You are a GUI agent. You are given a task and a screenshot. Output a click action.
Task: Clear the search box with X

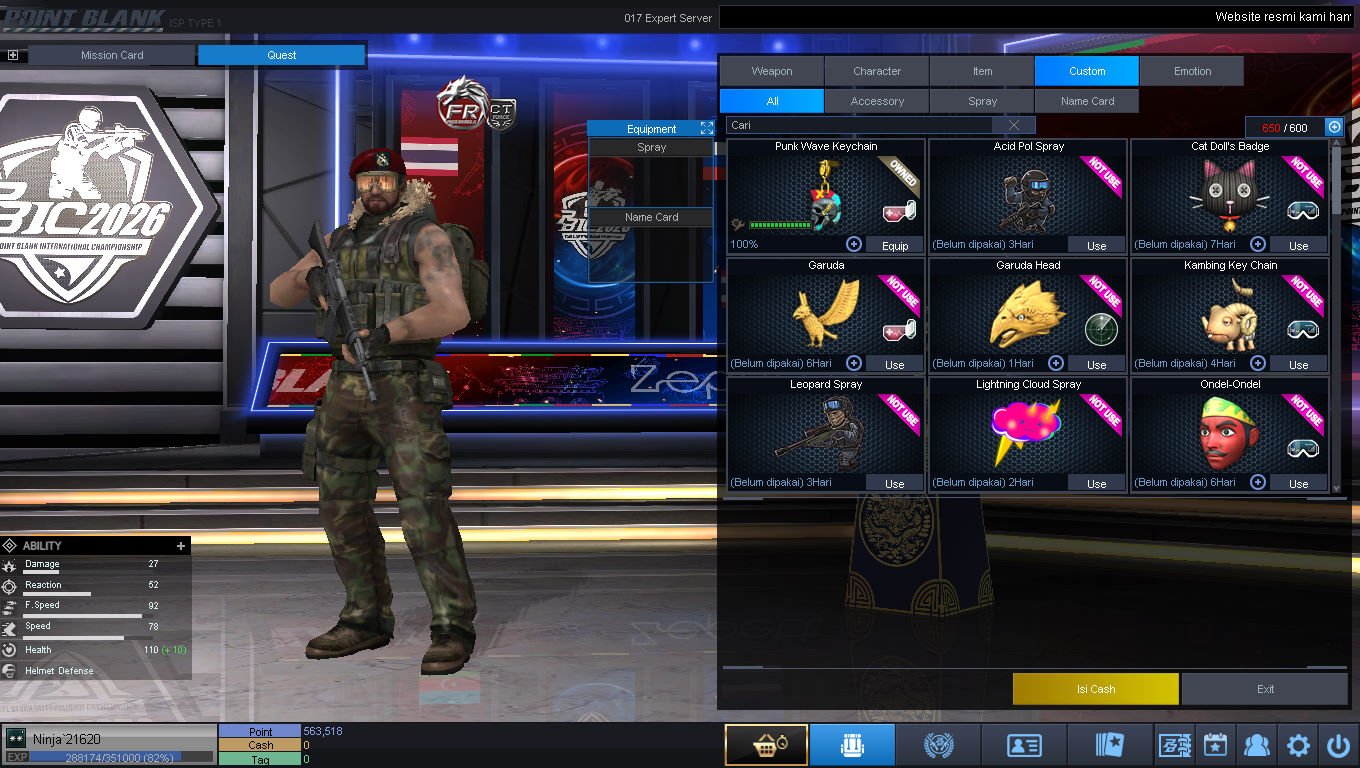[1014, 125]
